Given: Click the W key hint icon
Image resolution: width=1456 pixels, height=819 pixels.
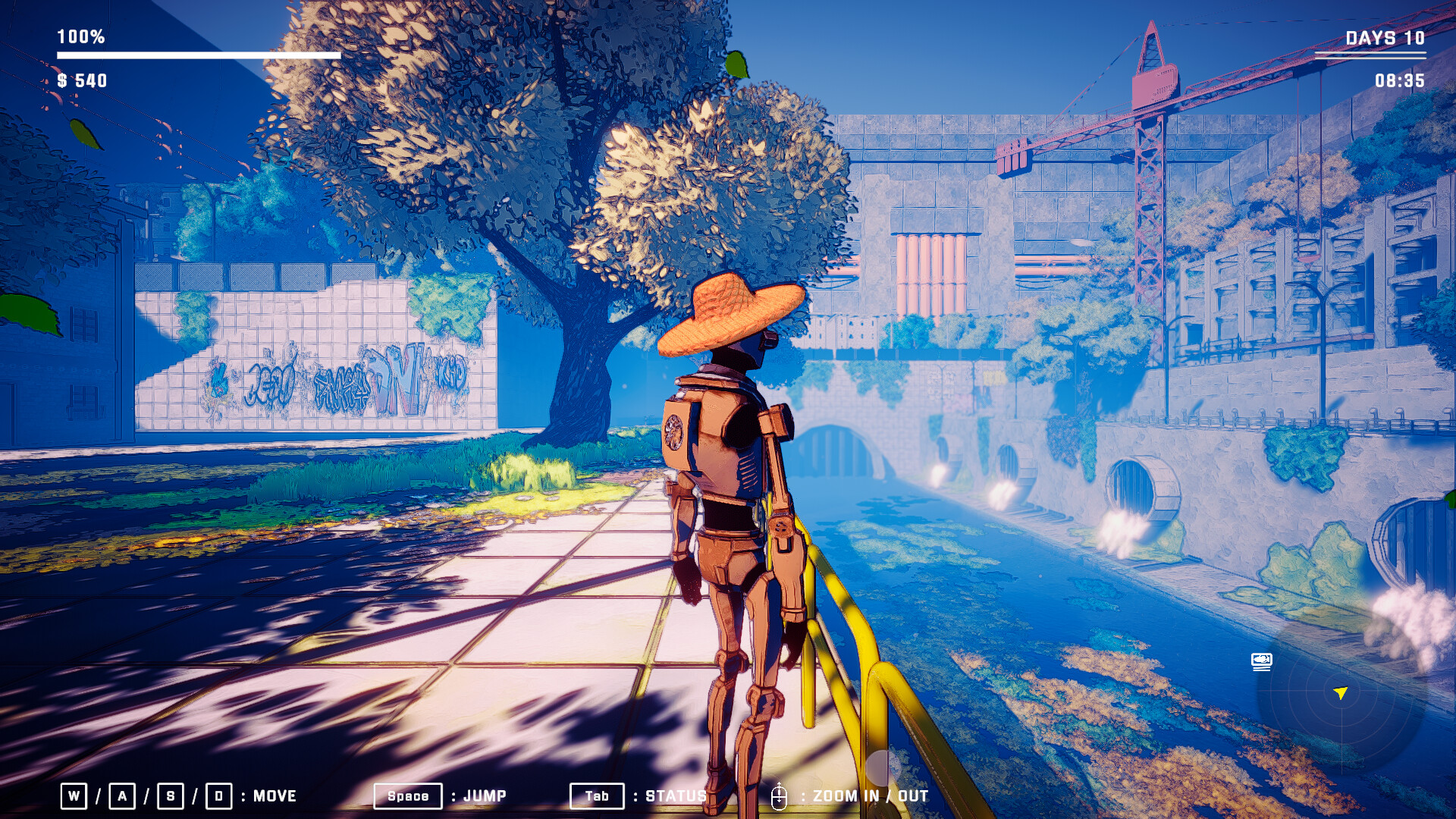Looking at the screenshot, I should click(x=73, y=796).
